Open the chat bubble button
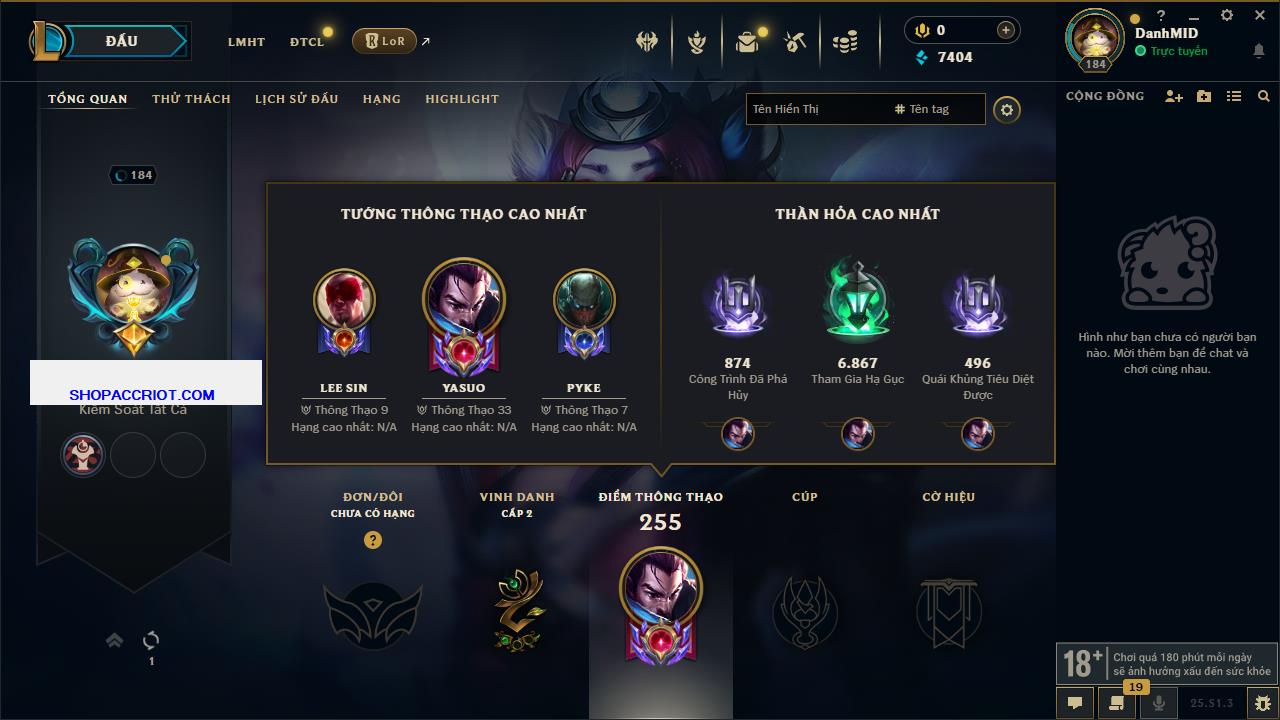 (1075, 702)
